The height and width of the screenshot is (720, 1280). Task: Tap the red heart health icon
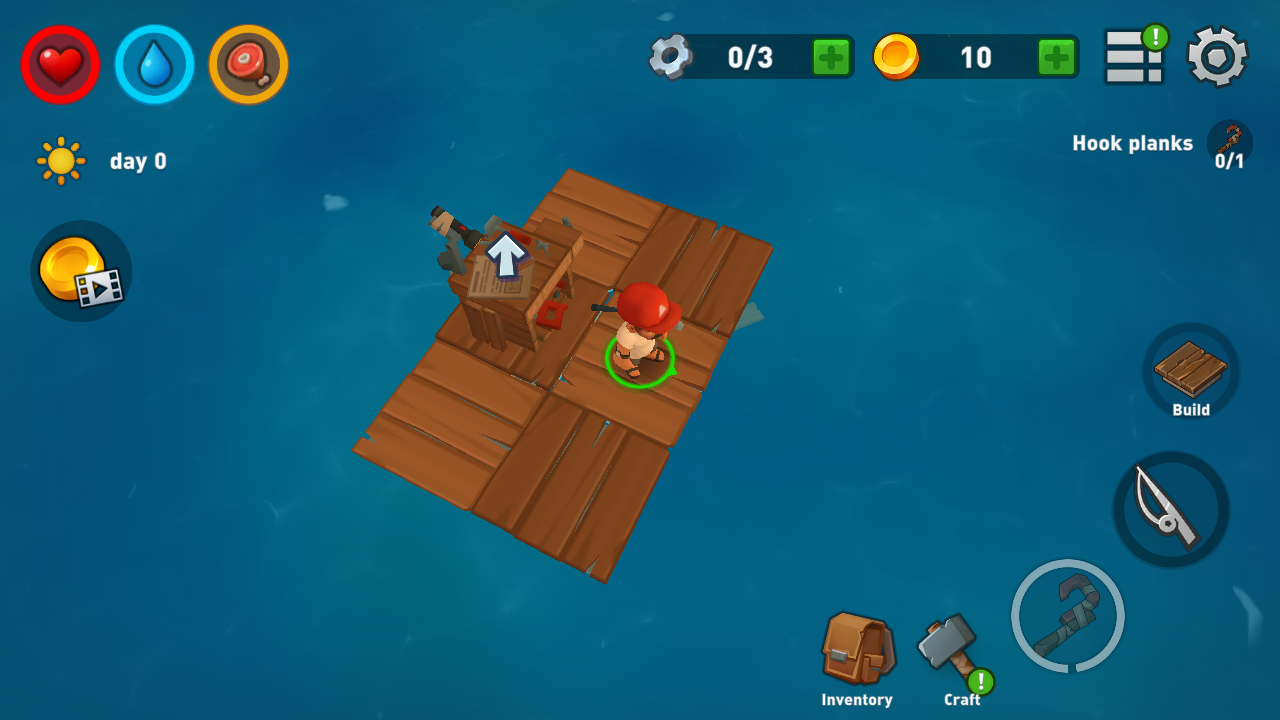point(60,65)
